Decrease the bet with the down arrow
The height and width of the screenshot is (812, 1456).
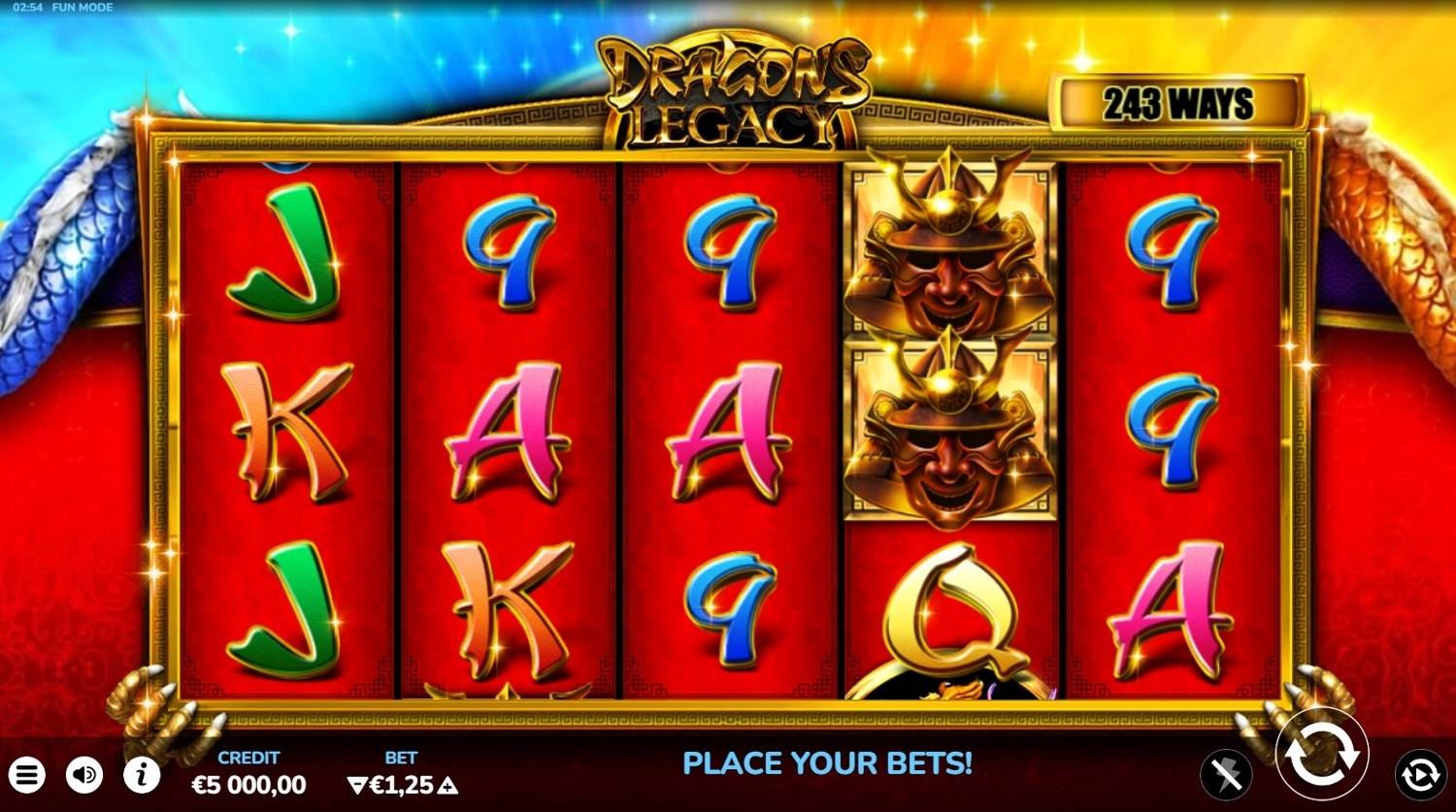tap(356, 785)
